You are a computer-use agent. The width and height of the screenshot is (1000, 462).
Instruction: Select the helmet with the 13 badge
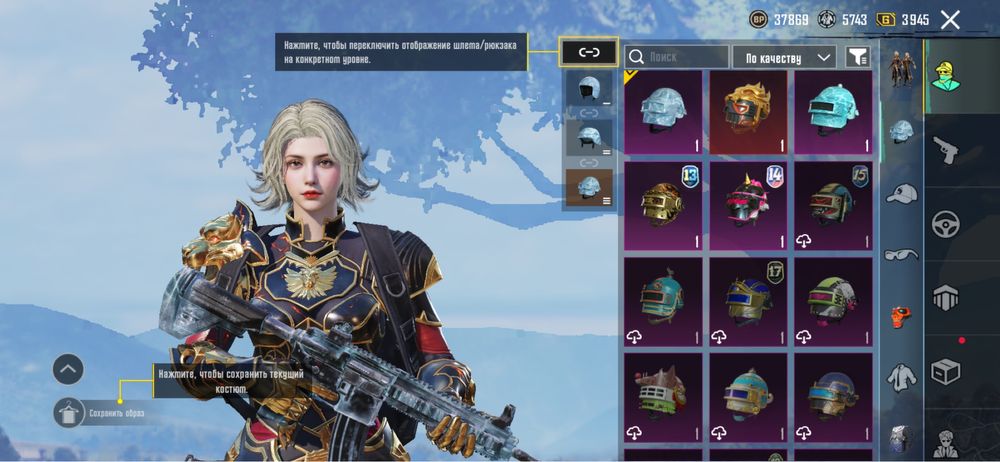[665, 205]
